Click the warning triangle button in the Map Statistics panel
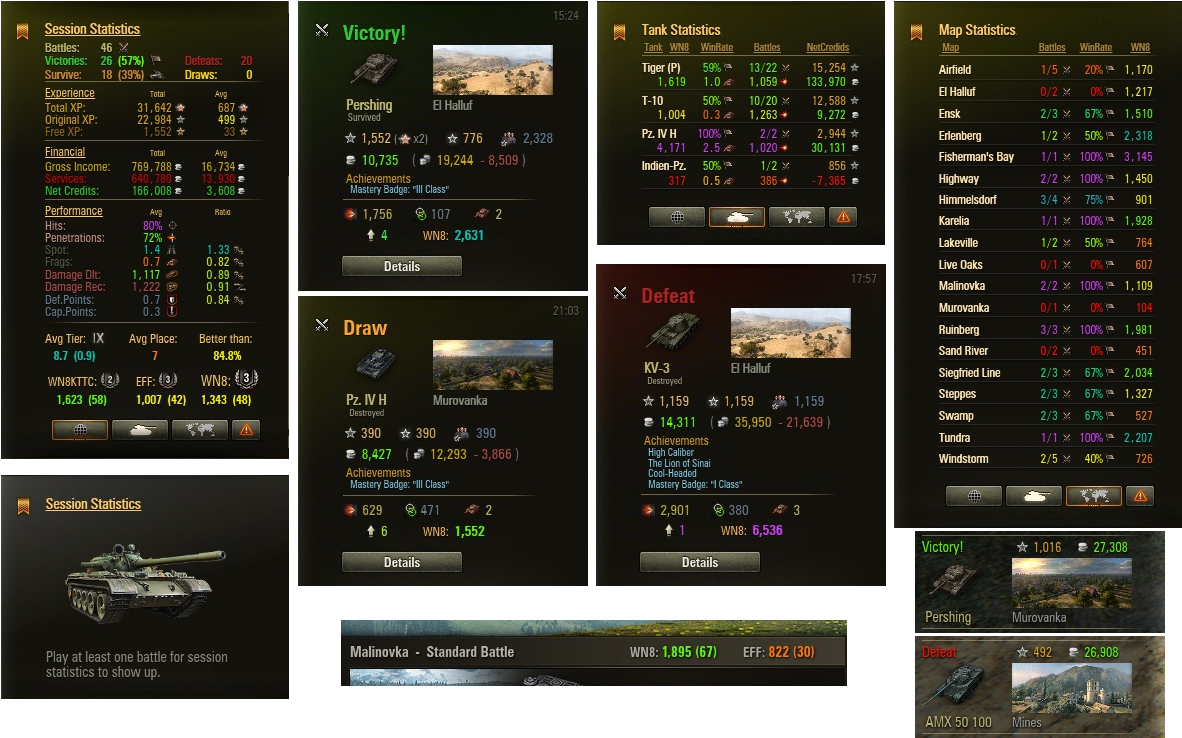 [x=1140, y=496]
